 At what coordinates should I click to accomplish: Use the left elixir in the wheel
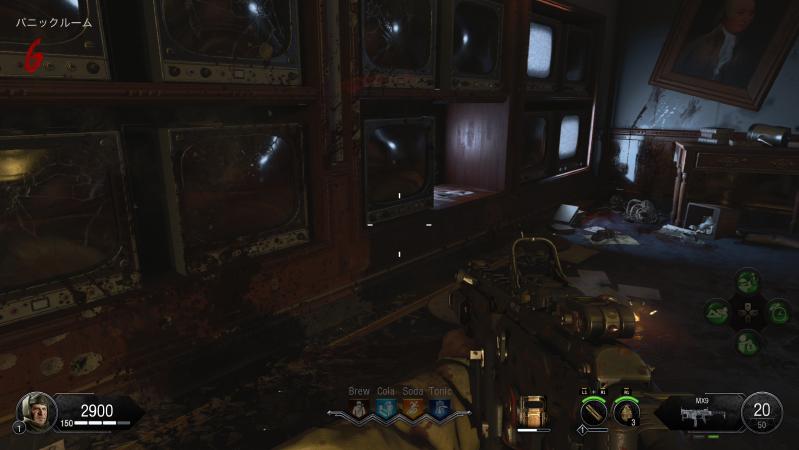[x=716, y=312]
